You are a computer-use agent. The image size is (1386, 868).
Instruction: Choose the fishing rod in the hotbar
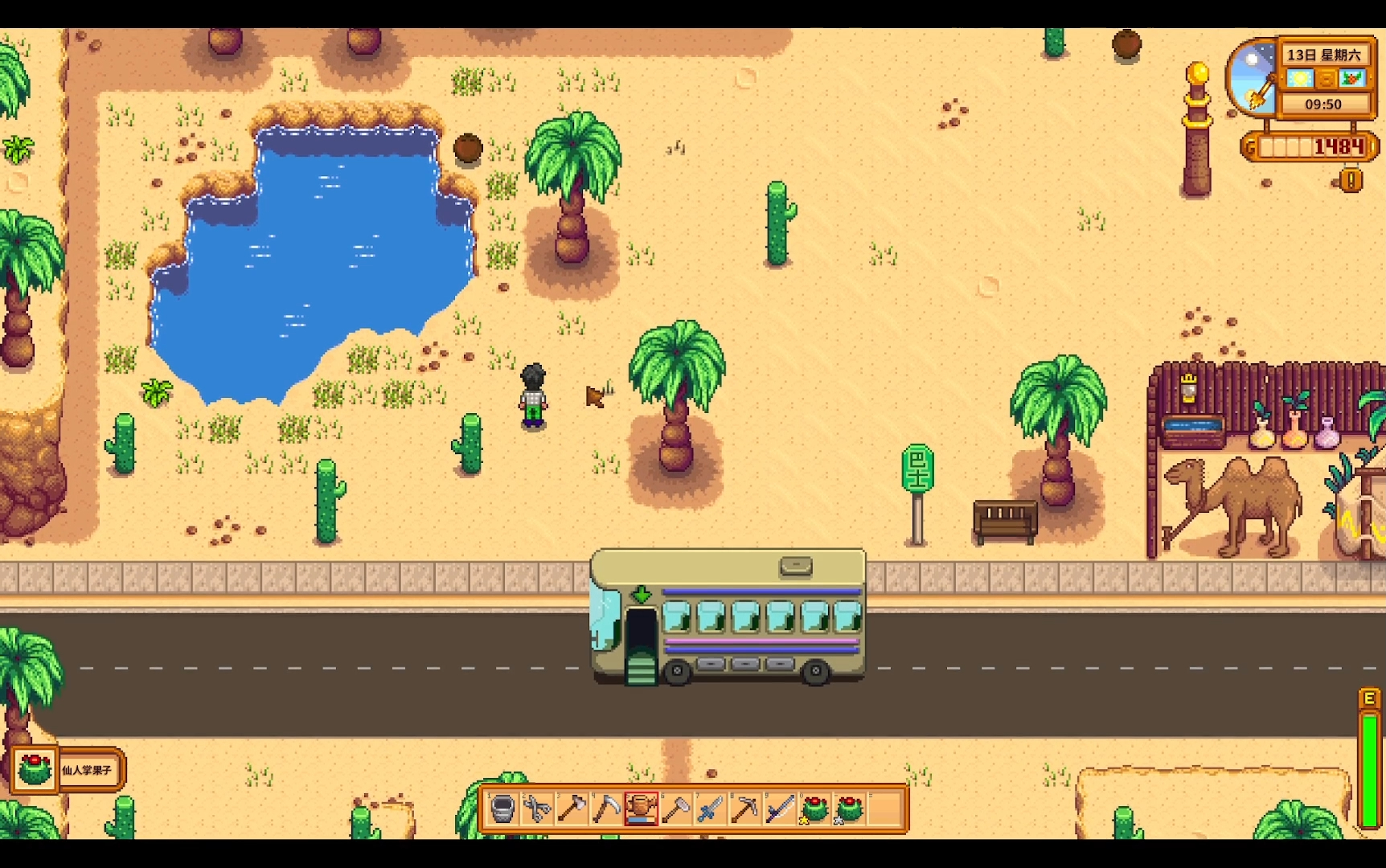[x=780, y=809]
